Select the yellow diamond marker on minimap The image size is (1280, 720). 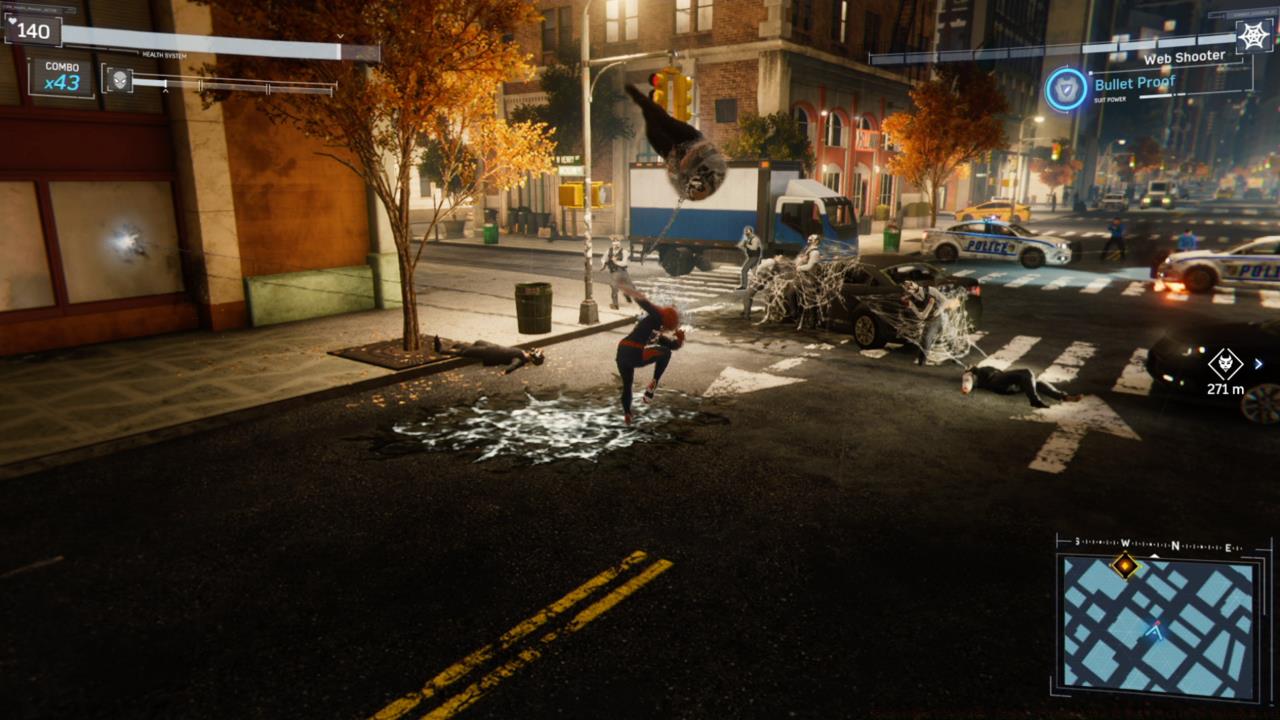(x=1126, y=566)
